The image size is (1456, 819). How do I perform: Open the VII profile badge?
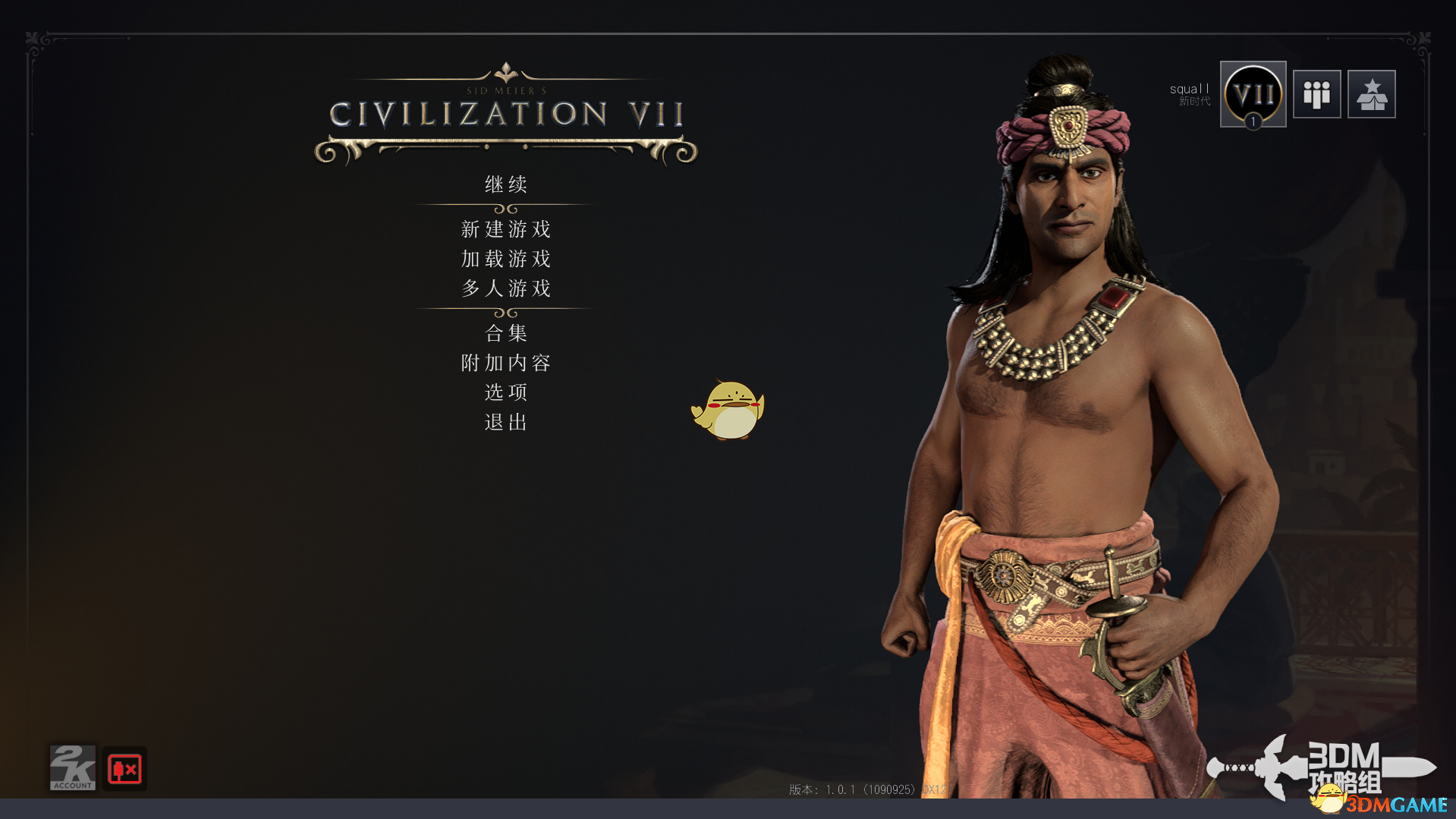(1253, 95)
